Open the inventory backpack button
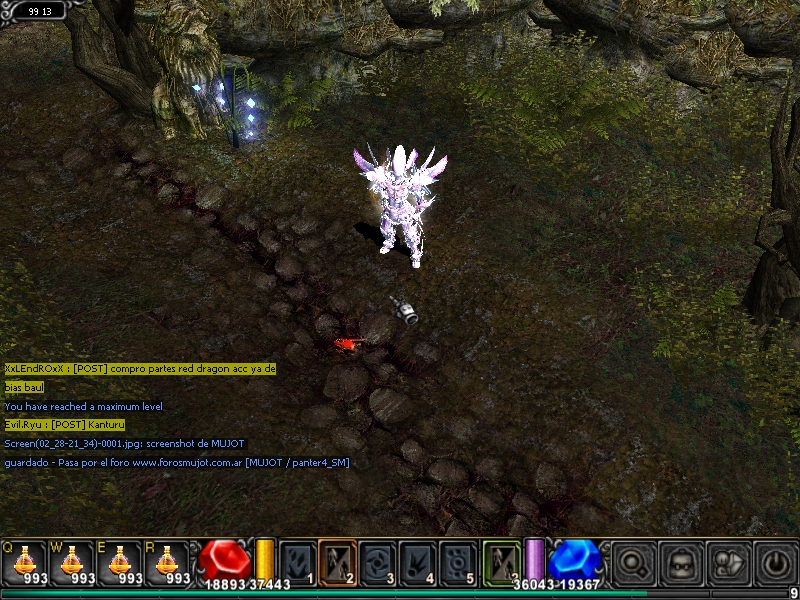The height and width of the screenshot is (600, 800). (682, 562)
